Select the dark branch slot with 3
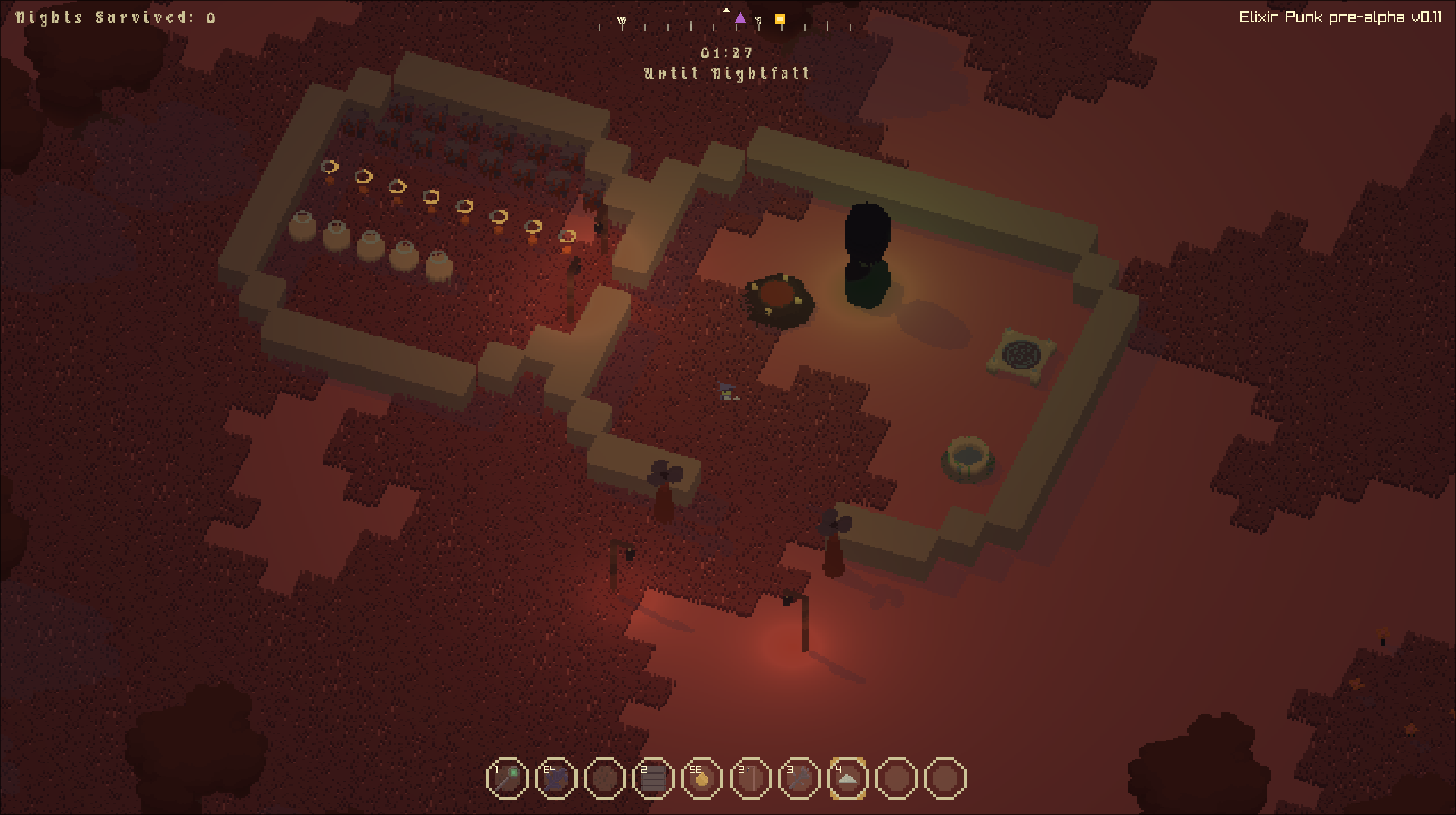 pos(799,779)
